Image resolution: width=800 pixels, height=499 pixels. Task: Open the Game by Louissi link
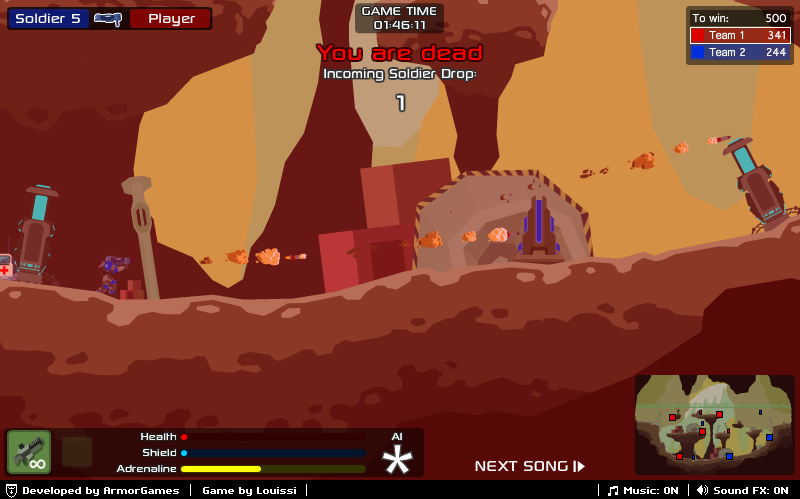pos(249,490)
